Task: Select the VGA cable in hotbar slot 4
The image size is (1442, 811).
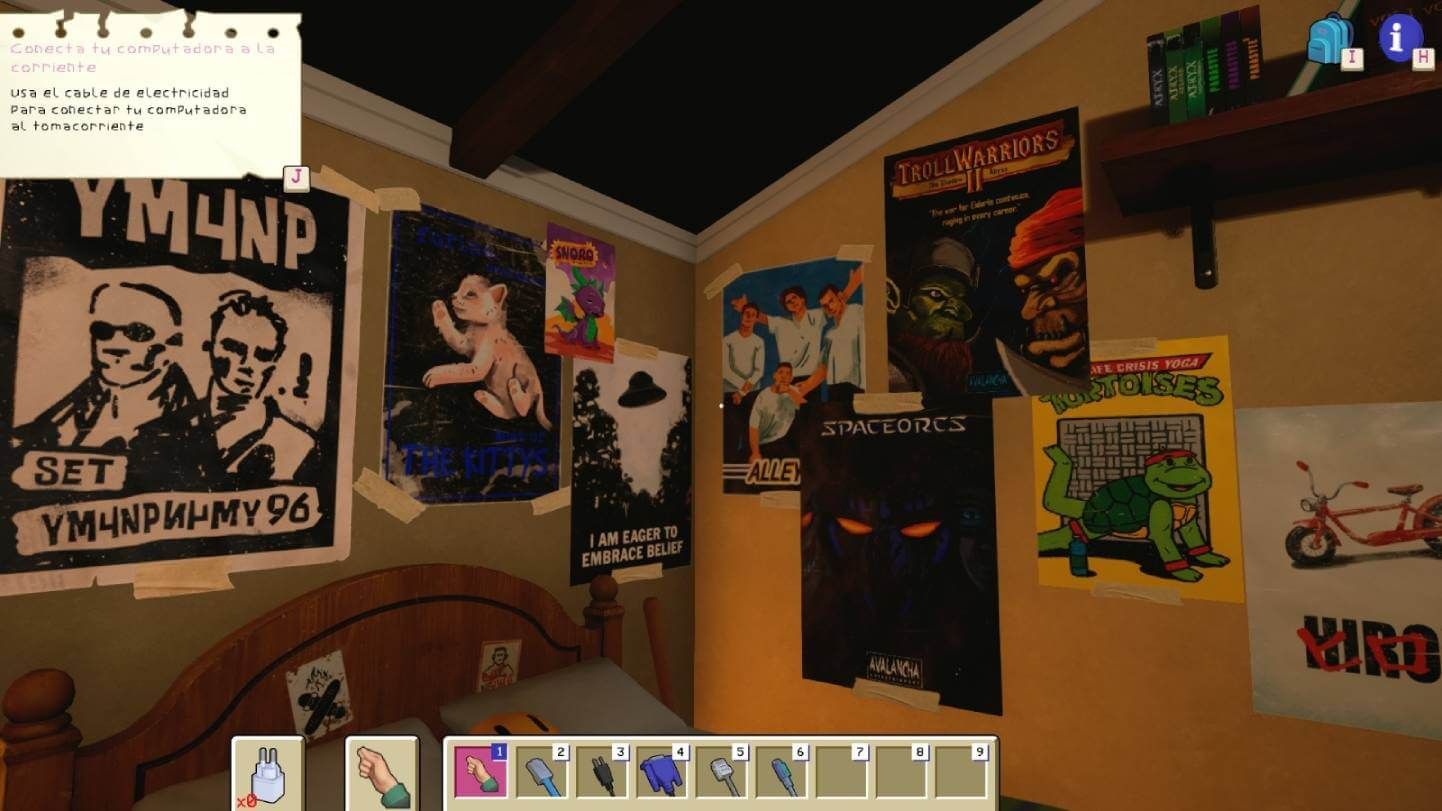Action: [x=665, y=770]
